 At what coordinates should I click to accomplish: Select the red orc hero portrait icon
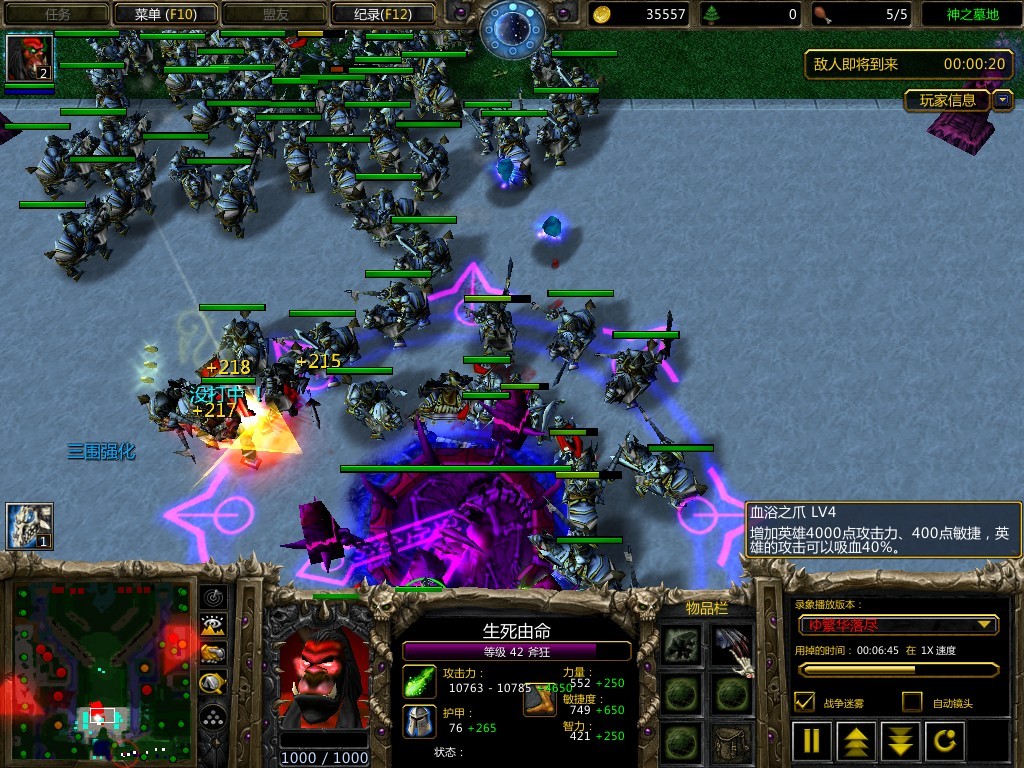tap(29, 58)
